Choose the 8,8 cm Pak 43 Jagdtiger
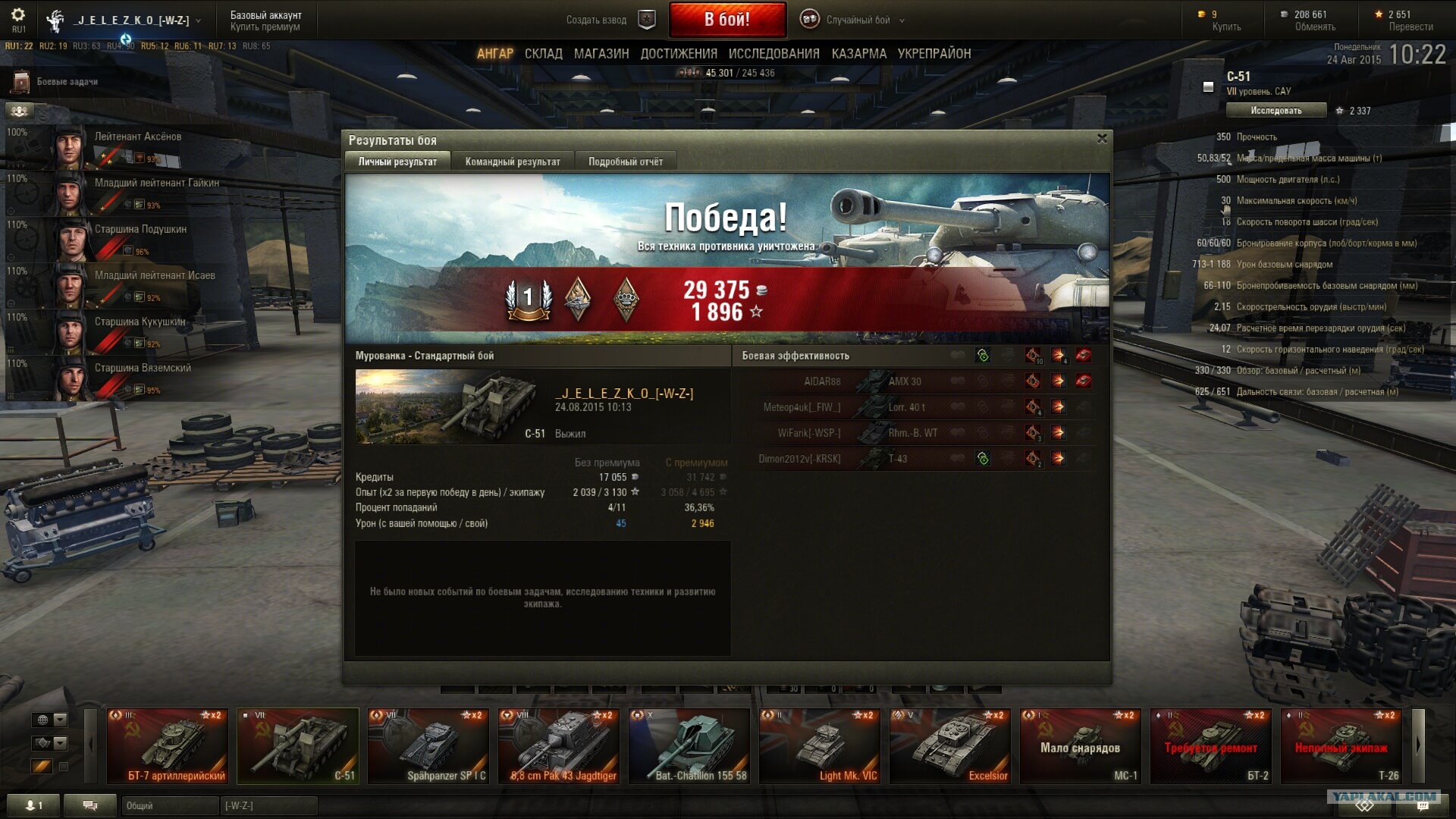Viewport: 1456px width, 819px height. coord(559,746)
